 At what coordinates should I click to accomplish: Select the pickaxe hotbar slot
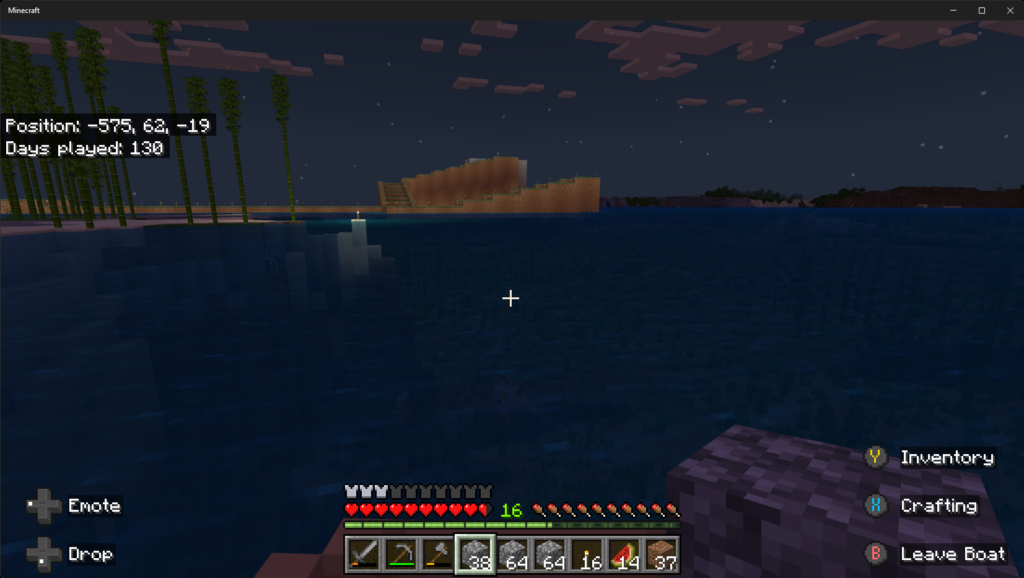tap(400, 554)
